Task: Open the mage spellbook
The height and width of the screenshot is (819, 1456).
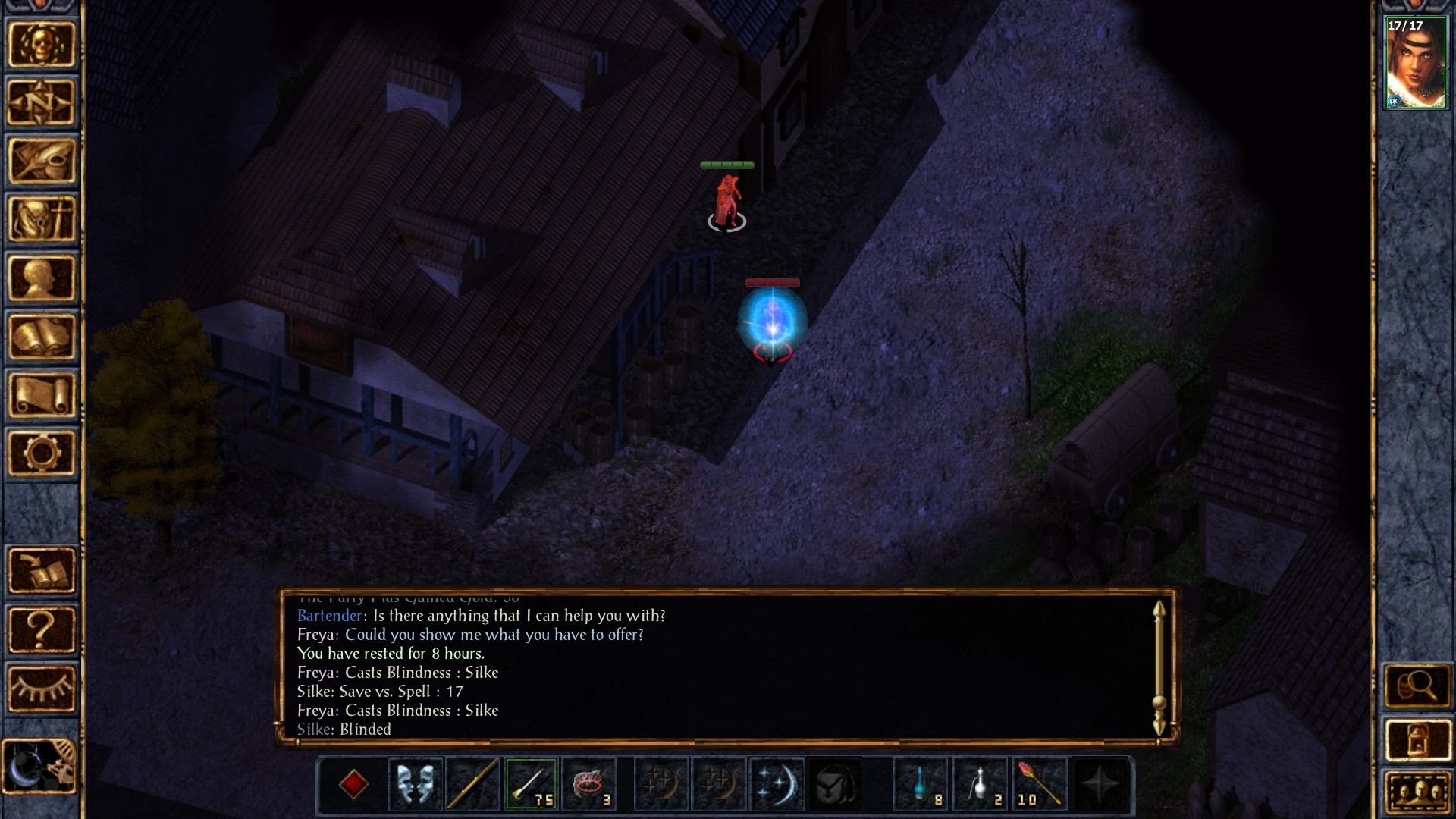Action: point(42,336)
